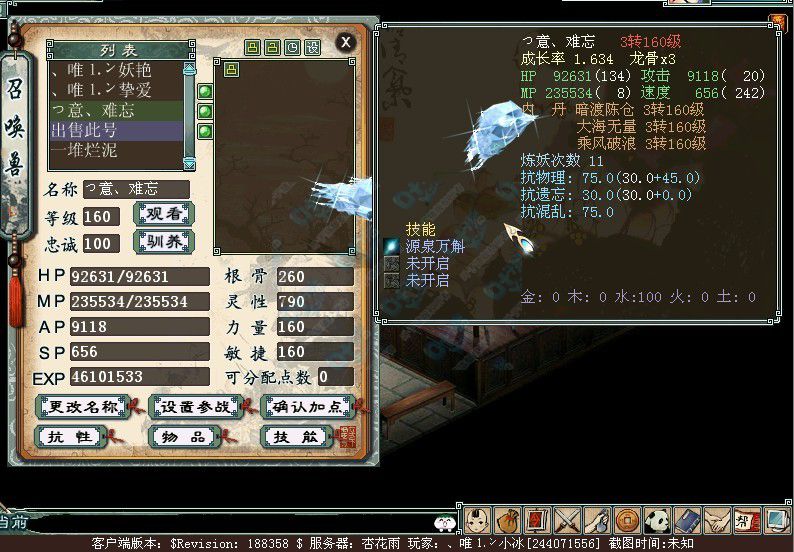794x552 pixels.
Task: Close the summoned beast panel
Action: click(345, 41)
